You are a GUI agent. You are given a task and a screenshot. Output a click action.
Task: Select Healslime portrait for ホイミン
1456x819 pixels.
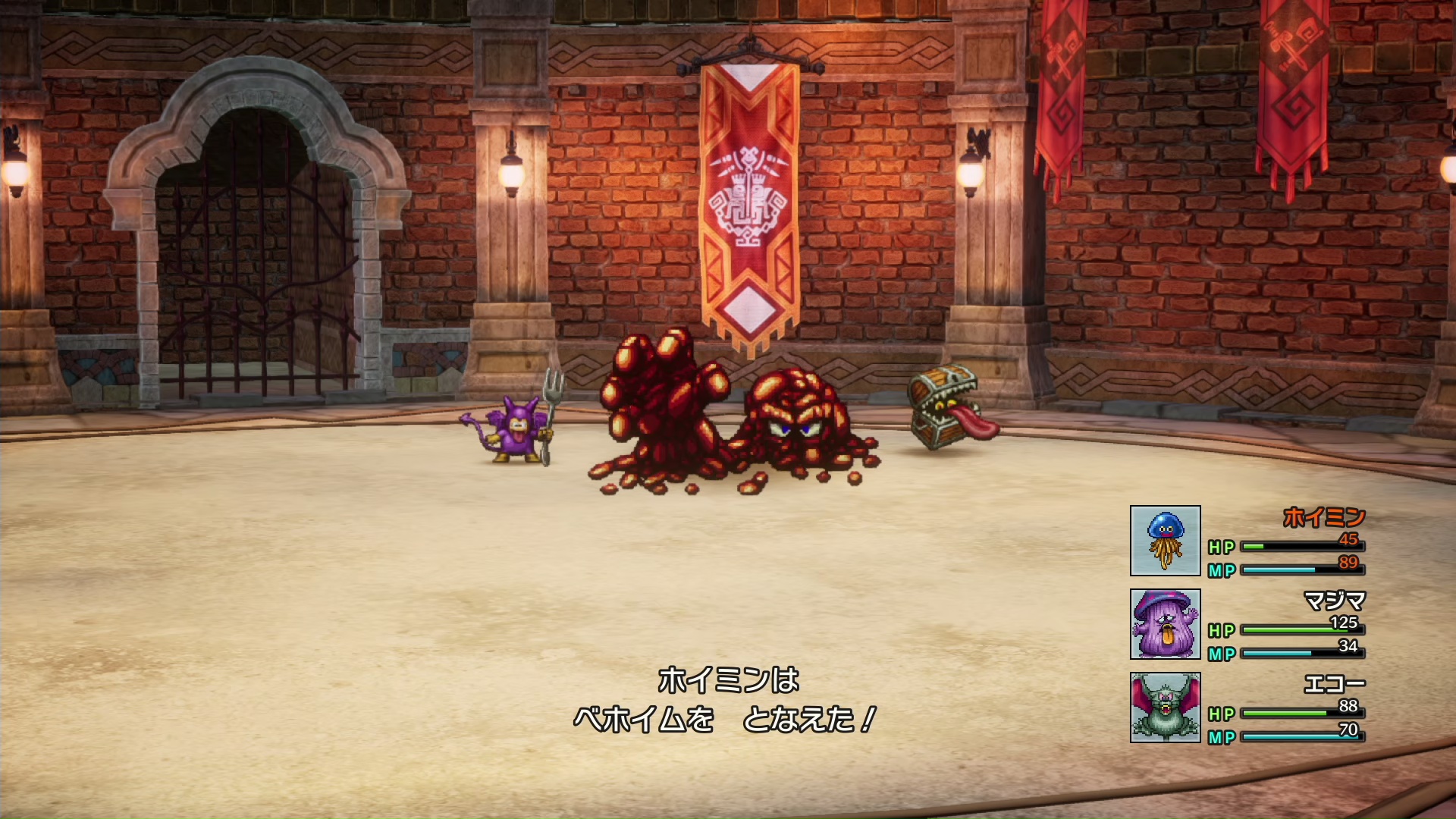(x=1165, y=541)
